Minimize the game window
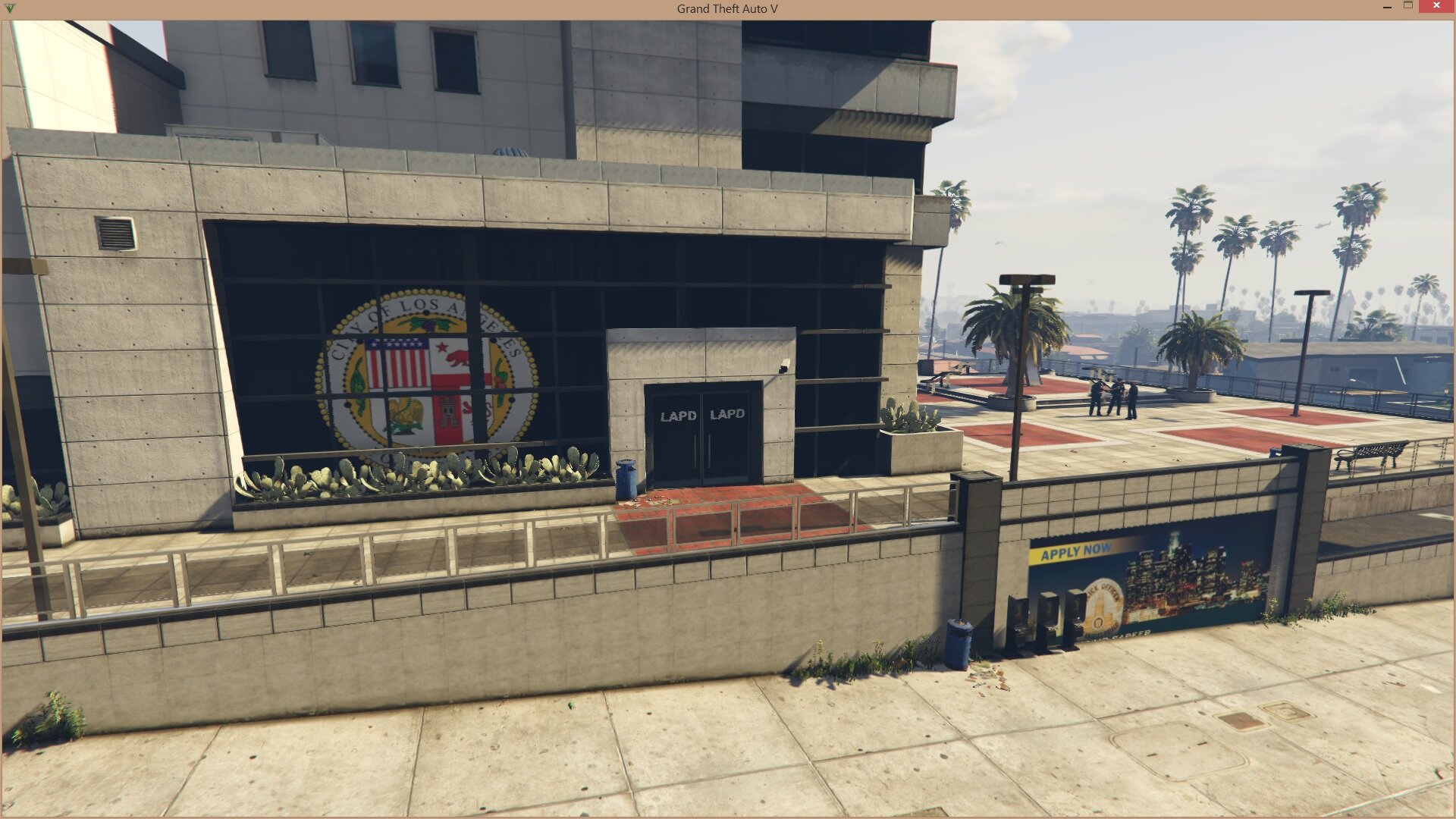Image resolution: width=1456 pixels, height=819 pixels. tap(1387, 7)
